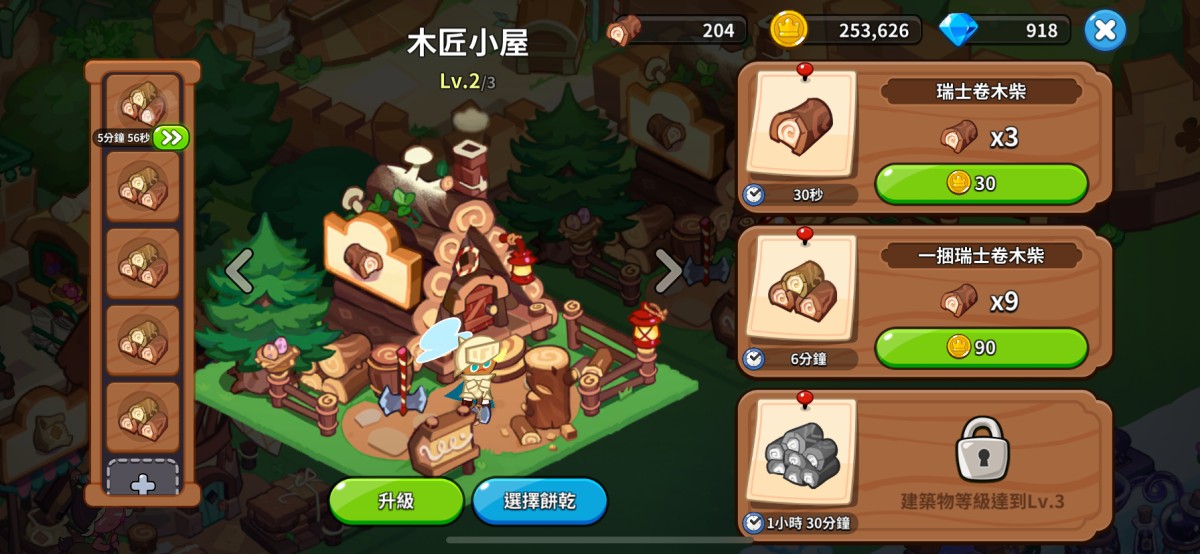
Task: Tap the blue diamond currency icon
Action: [x=957, y=30]
